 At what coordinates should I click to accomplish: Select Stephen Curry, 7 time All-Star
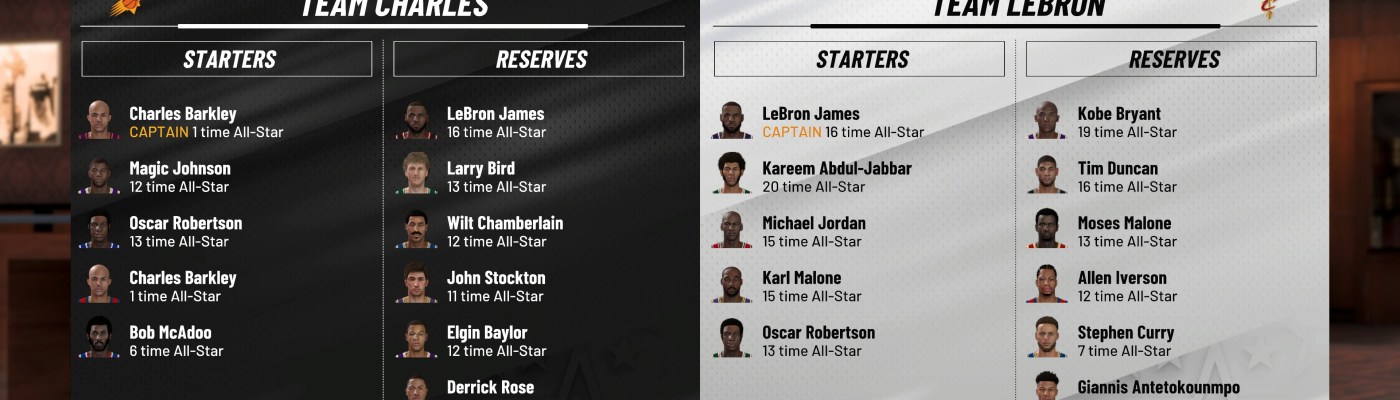(x=1125, y=341)
